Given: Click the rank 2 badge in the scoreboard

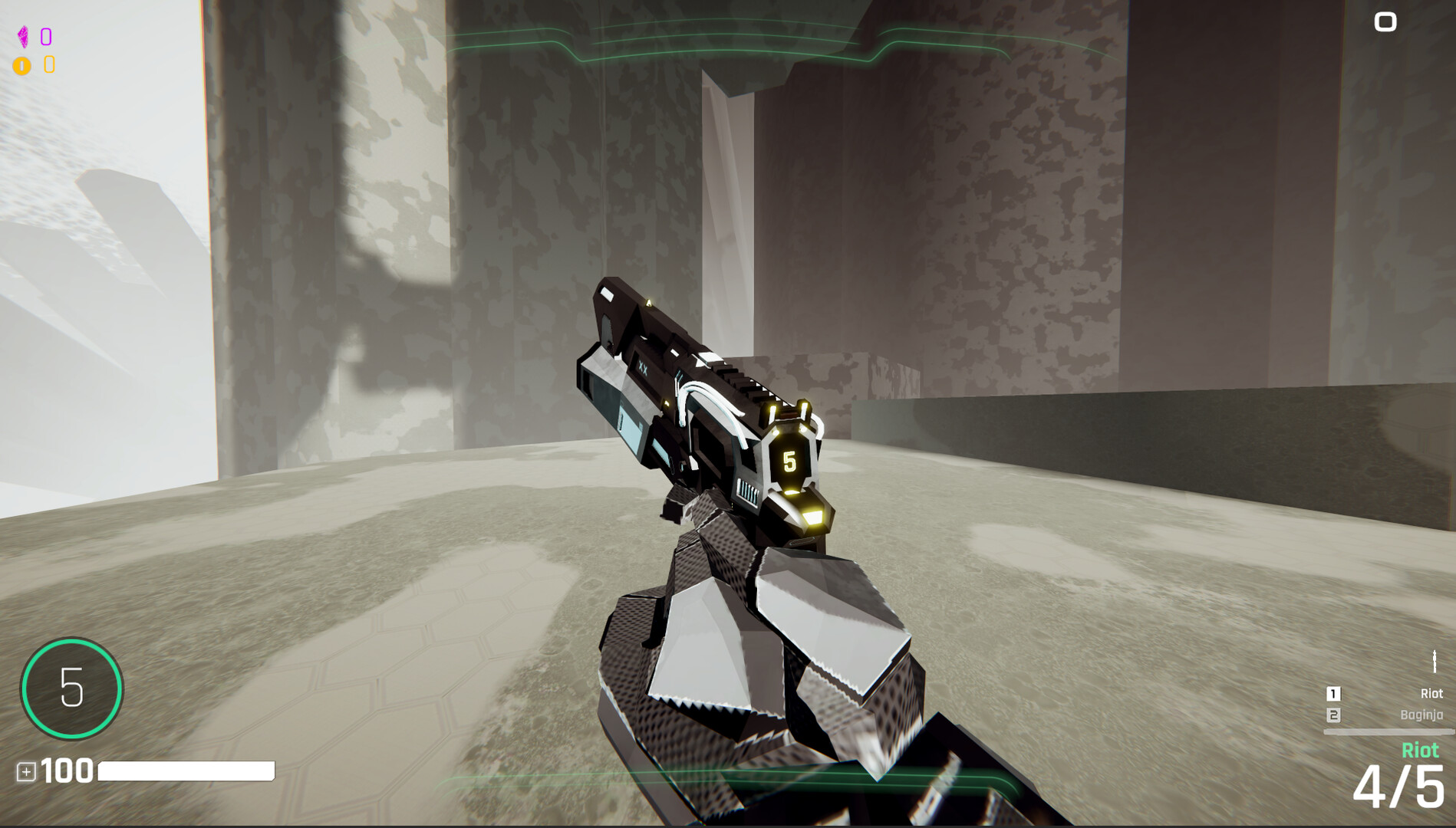Looking at the screenshot, I should pos(1333,714).
